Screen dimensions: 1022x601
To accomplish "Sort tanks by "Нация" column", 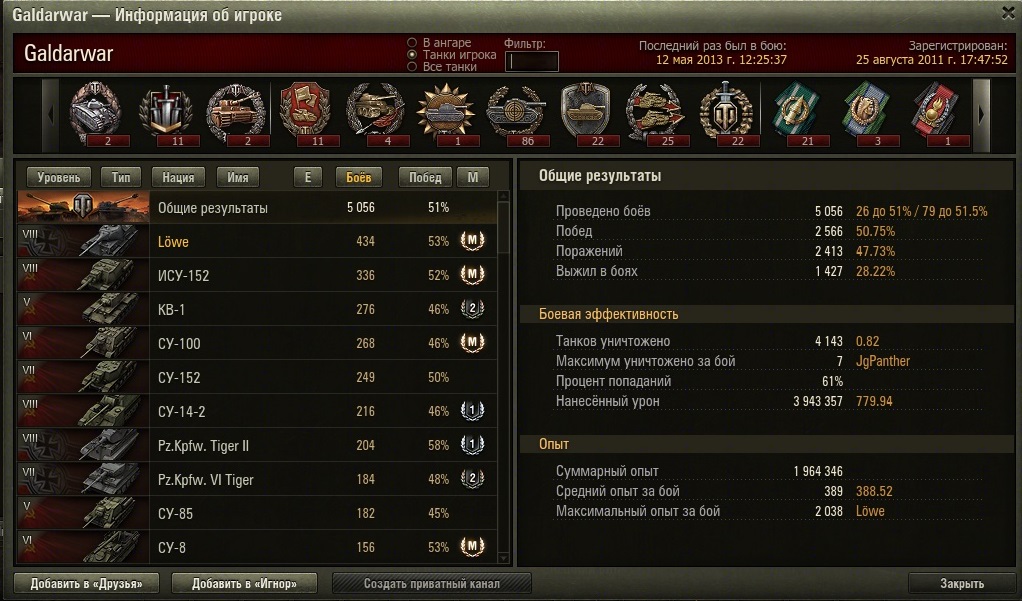I will 178,177.
